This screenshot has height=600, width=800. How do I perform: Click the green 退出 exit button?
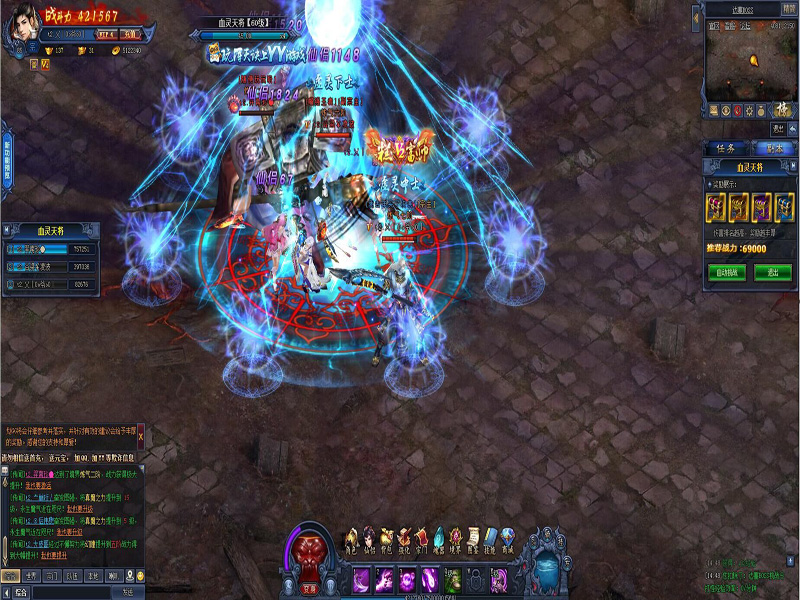(x=773, y=272)
